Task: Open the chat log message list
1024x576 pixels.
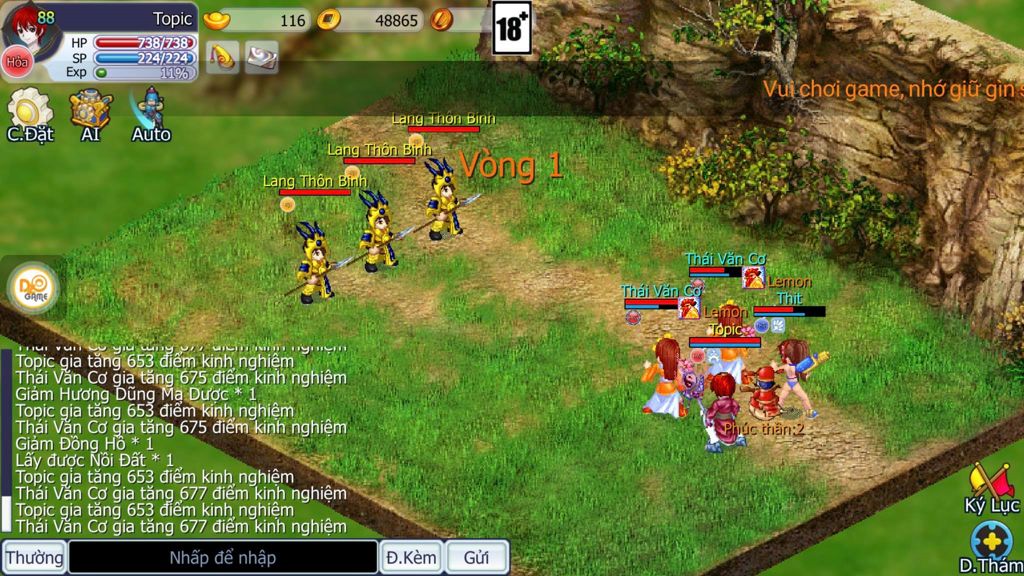Action: [x=181, y=441]
